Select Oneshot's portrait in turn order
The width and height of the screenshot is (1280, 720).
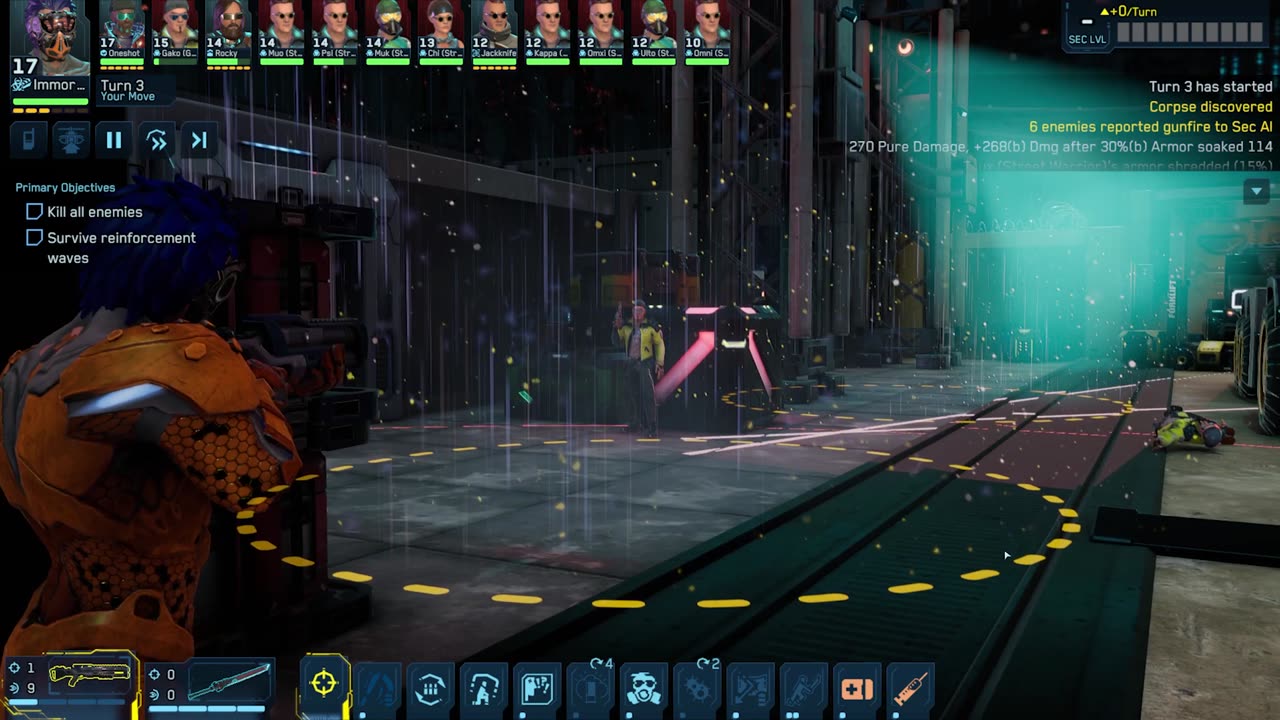tap(123, 30)
